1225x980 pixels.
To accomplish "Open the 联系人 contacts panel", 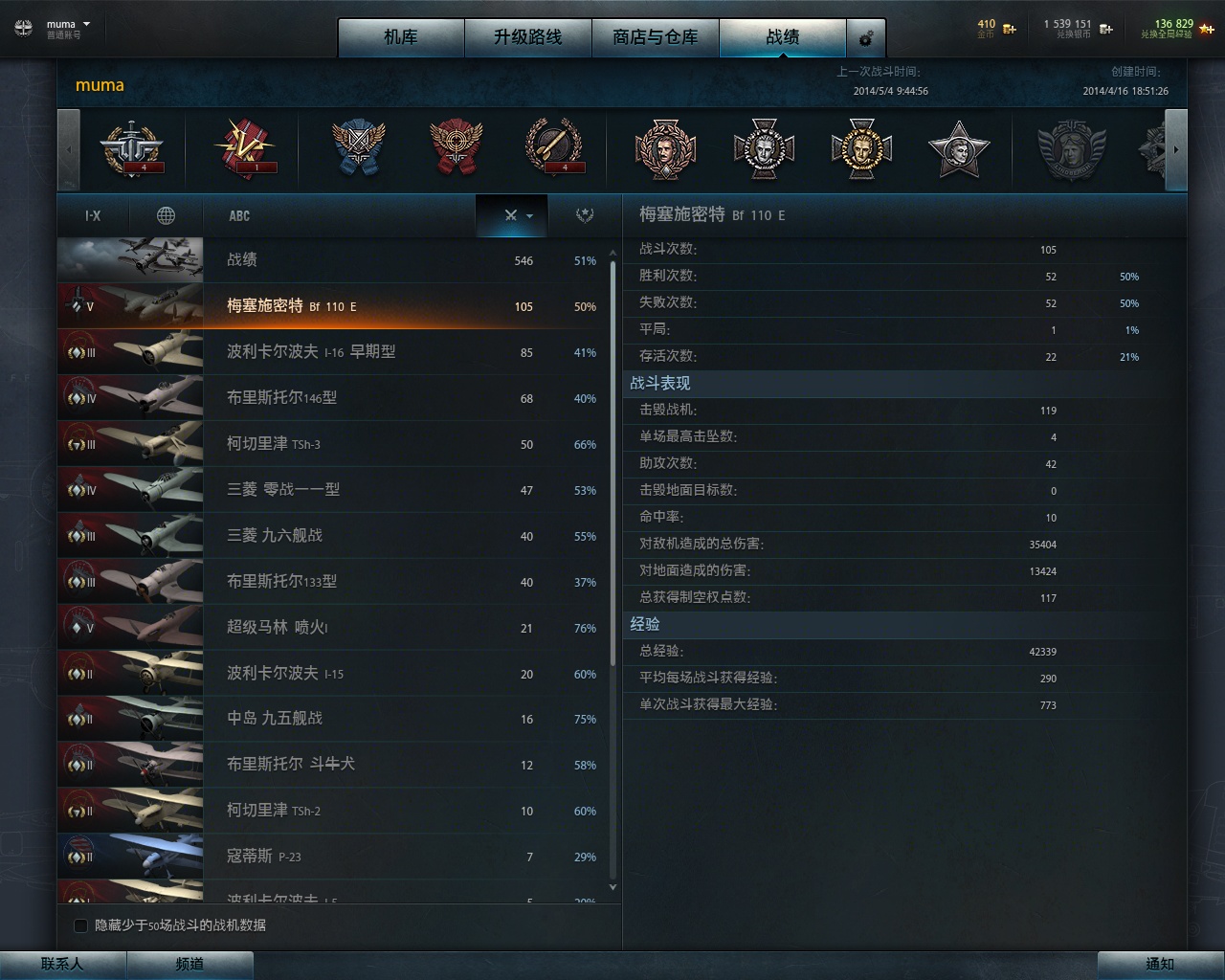I will [60, 965].
